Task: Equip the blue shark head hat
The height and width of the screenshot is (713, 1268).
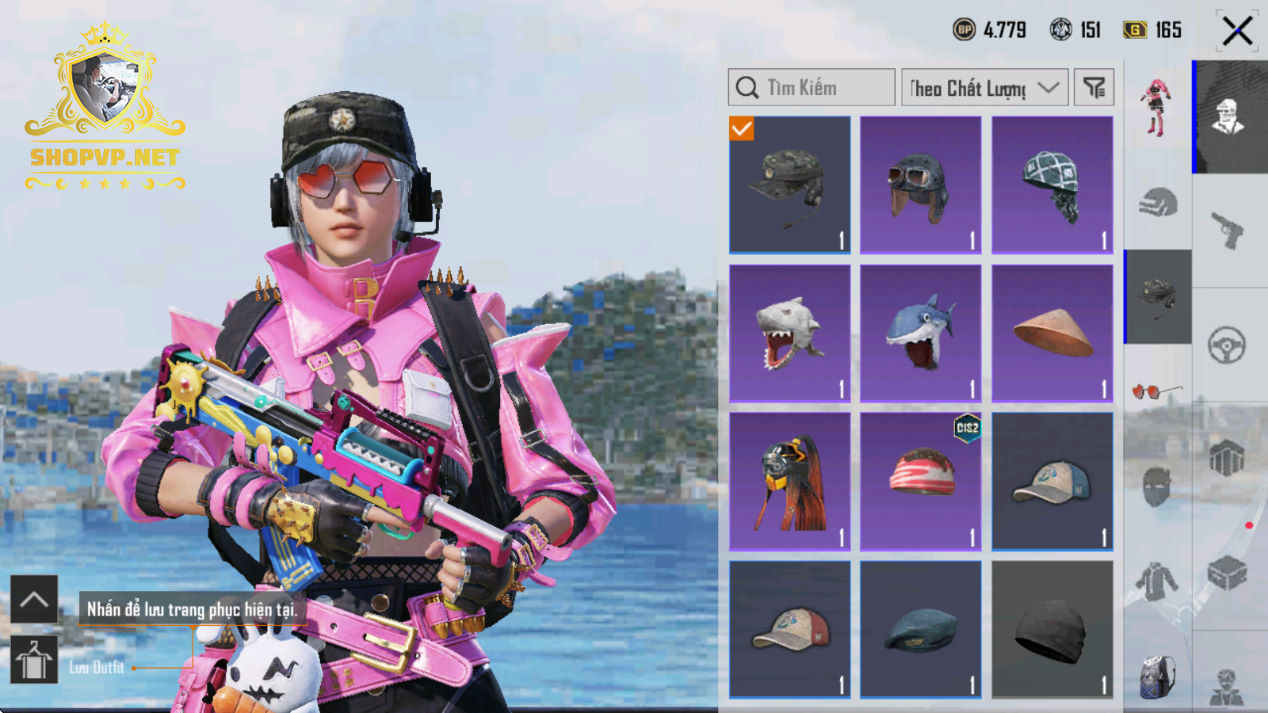Action: (920, 333)
